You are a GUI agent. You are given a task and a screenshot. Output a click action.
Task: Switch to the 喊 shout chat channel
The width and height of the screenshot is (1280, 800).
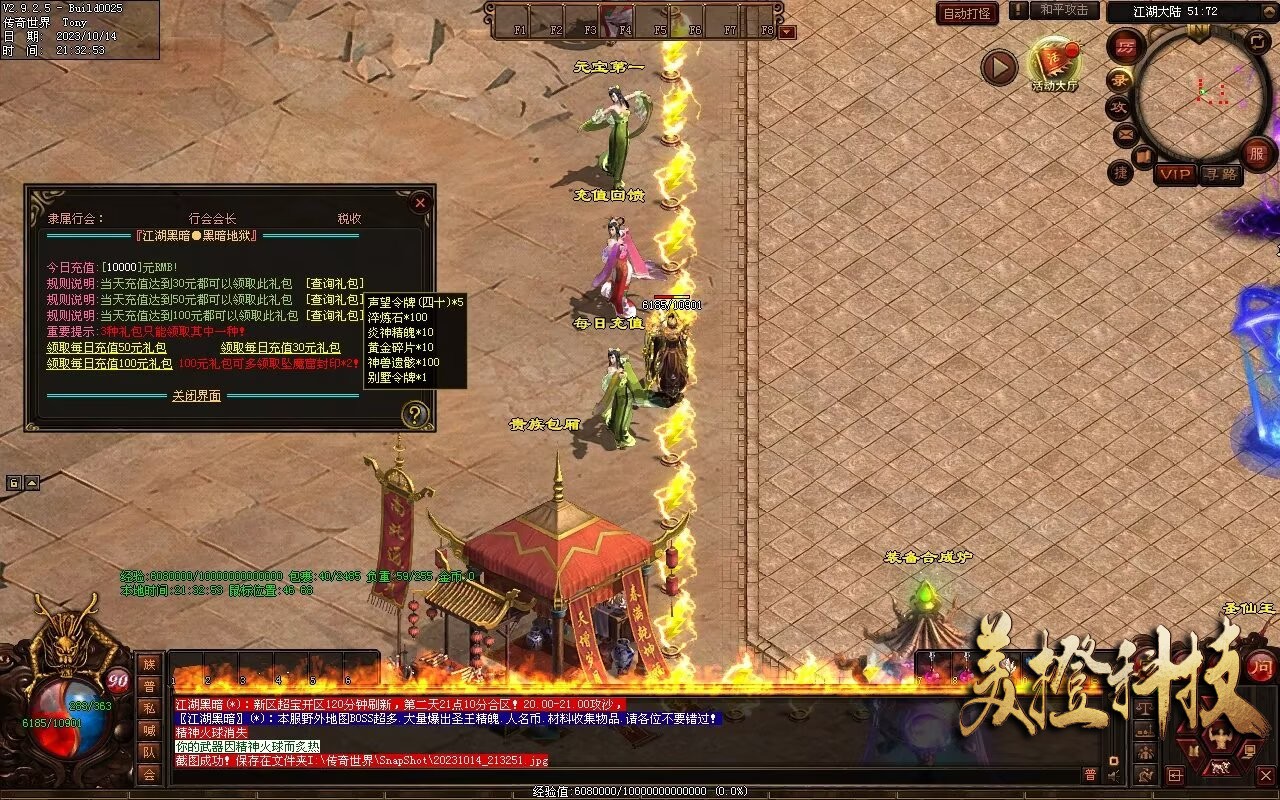(149, 730)
